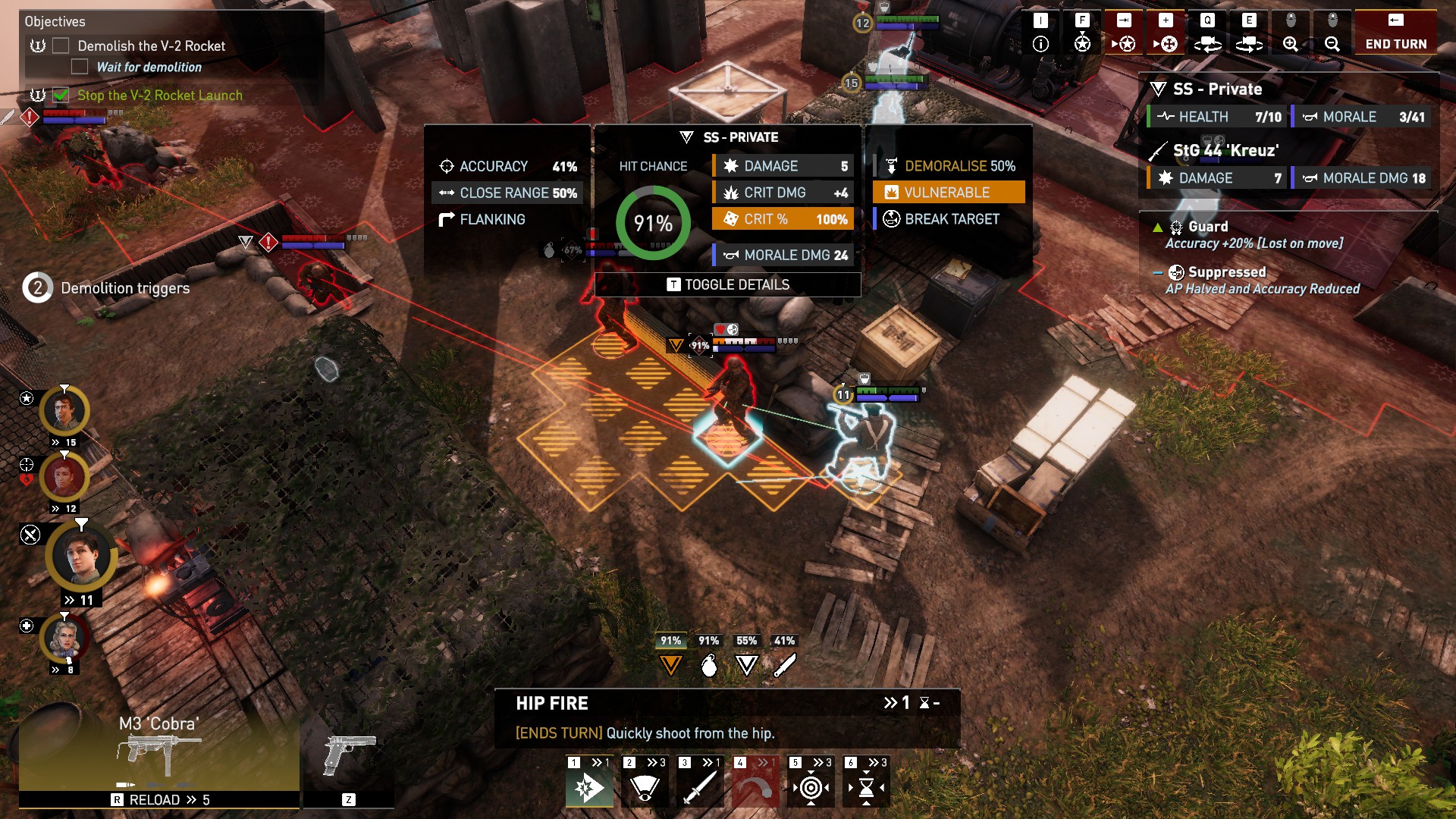Choose the 41% knife target option
The width and height of the screenshot is (1456, 819).
tap(784, 657)
